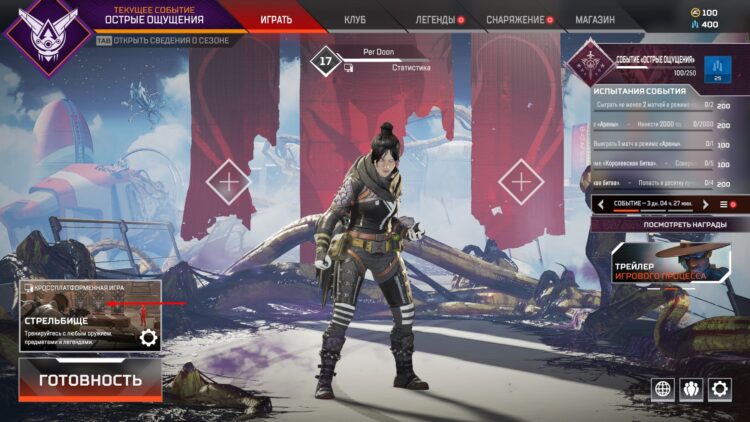Open the challenge list menu icon
The height and width of the screenshot is (422, 750).
(724, 204)
